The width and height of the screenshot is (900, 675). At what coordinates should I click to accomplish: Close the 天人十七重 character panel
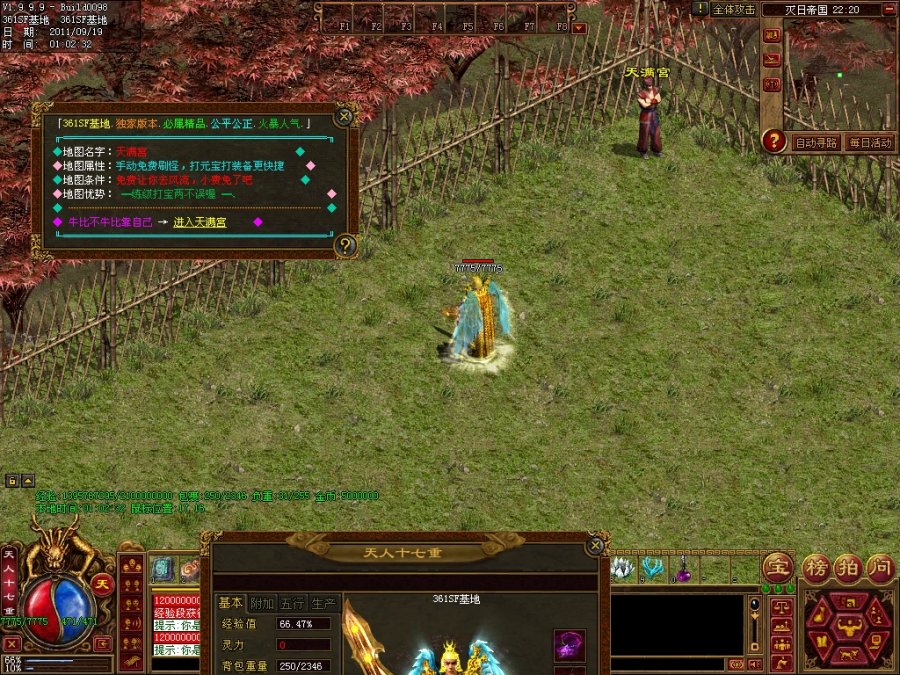596,545
